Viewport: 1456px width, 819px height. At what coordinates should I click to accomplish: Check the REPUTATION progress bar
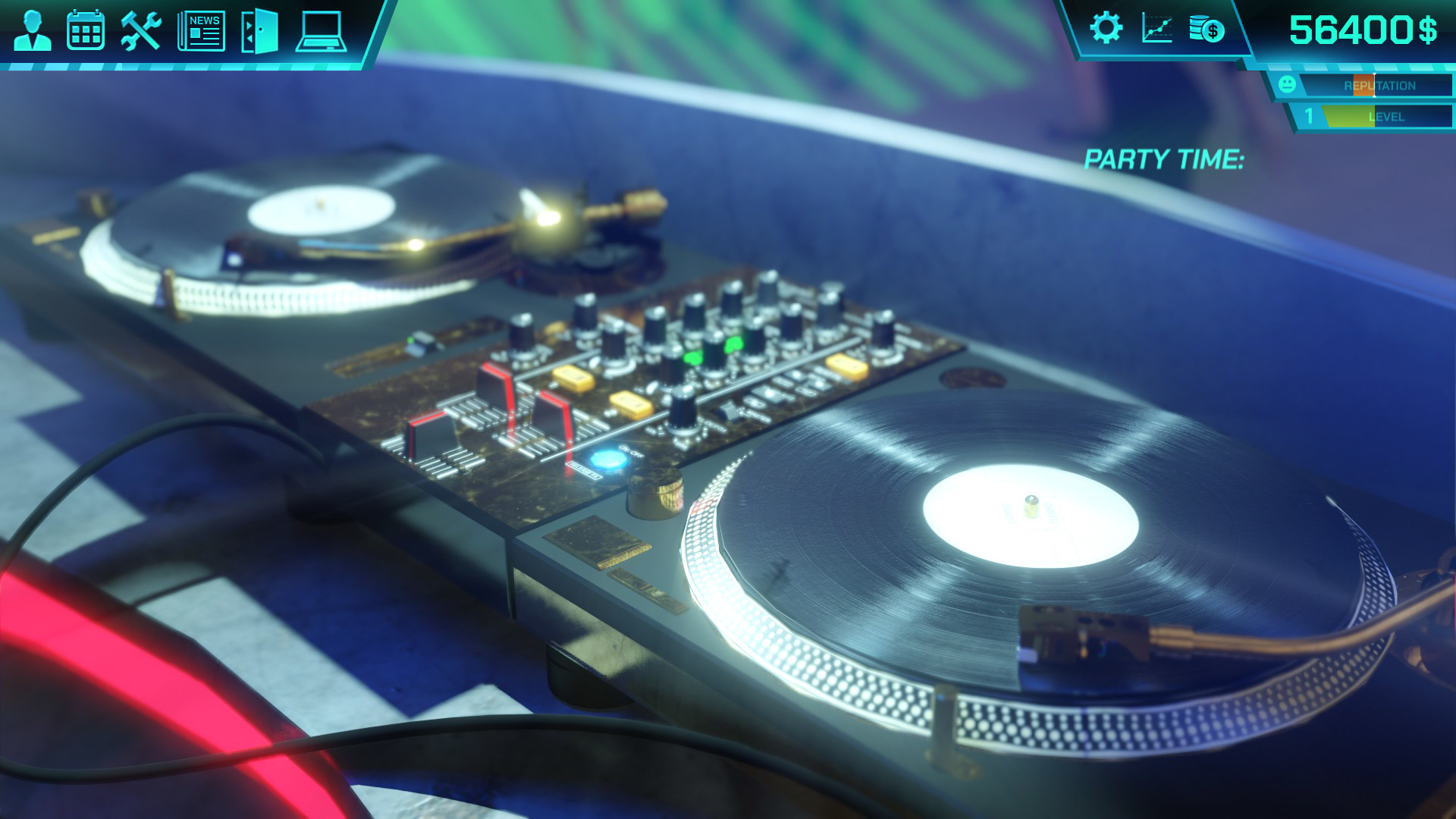(1376, 86)
